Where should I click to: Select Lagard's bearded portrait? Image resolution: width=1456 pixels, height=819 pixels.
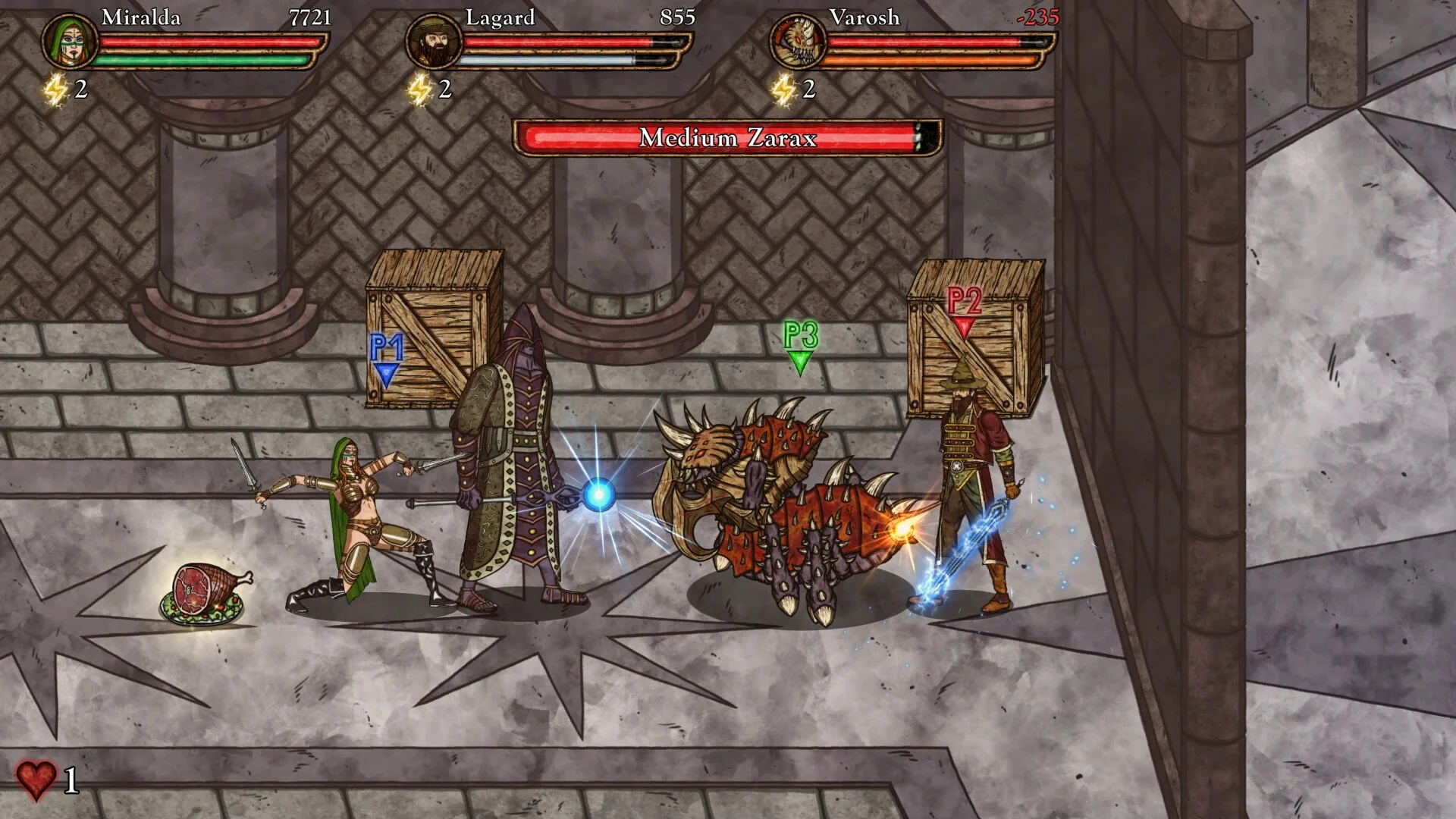coord(434,41)
